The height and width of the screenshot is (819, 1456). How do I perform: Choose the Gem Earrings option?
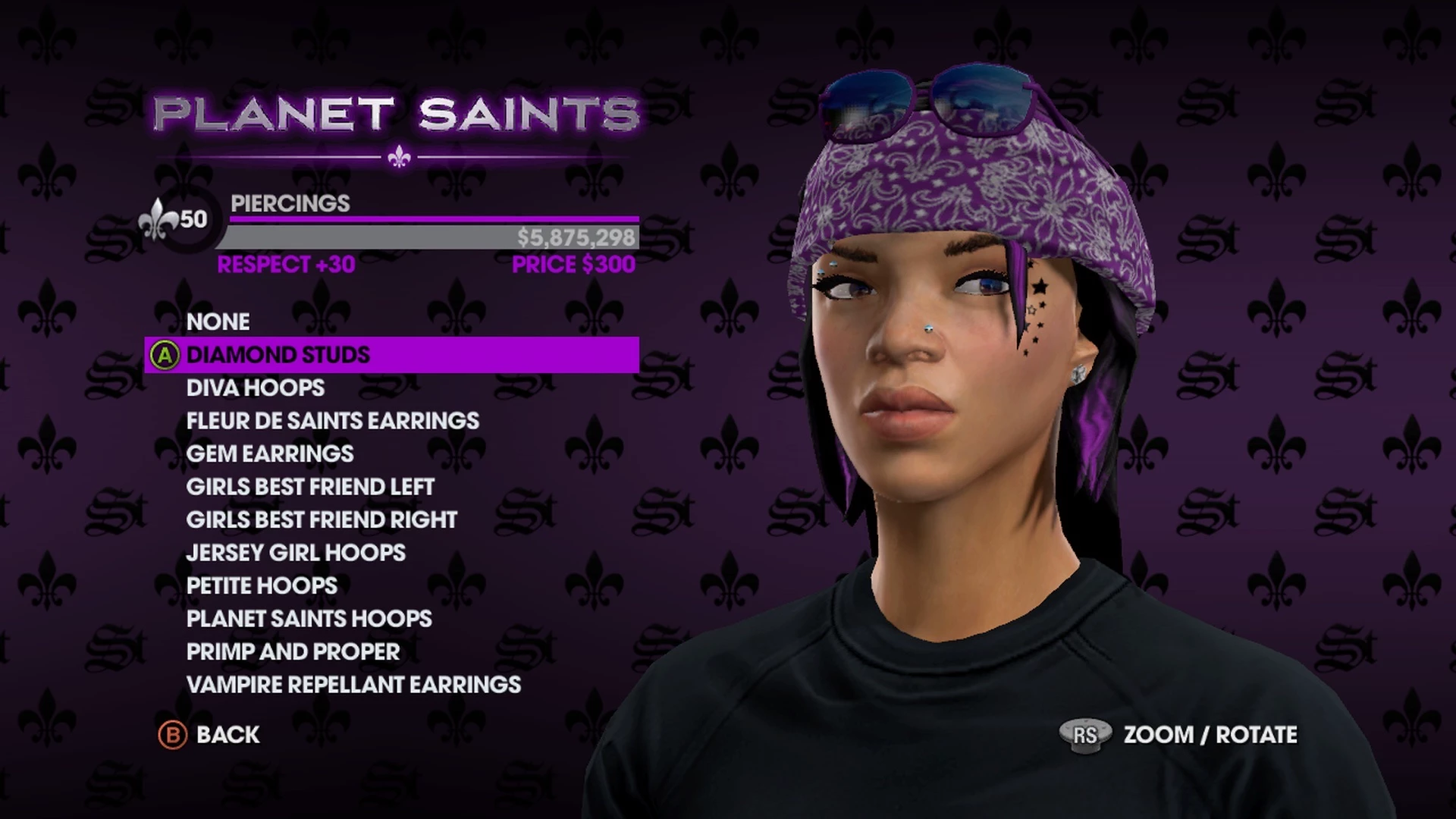click(270, 453)
